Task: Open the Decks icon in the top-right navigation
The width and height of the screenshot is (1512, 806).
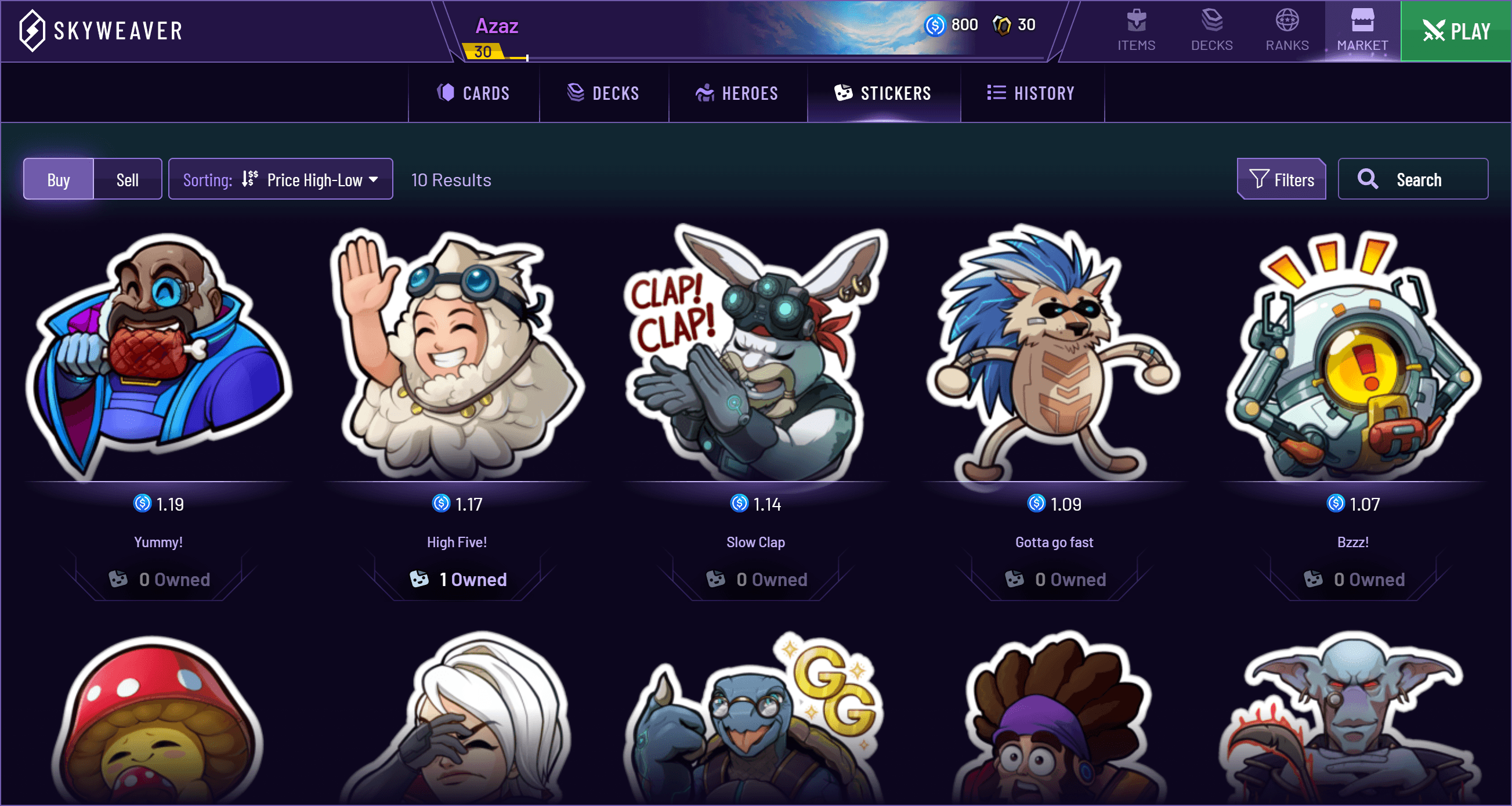Action: tap(1211, 30)
